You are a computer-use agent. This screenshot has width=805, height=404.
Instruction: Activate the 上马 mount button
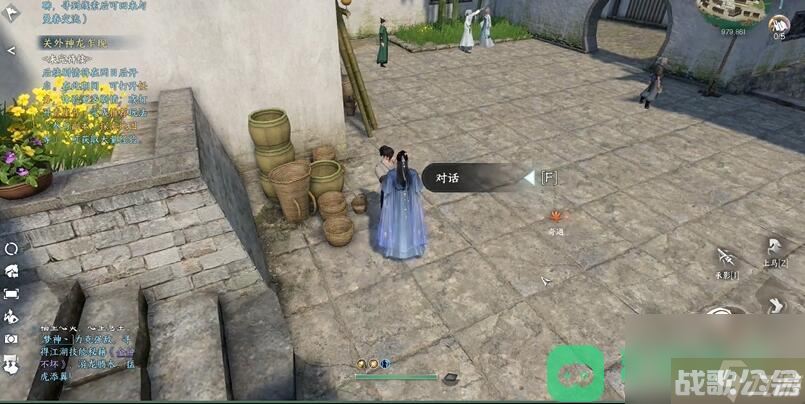pyautogui.click(x=774, y=249)
